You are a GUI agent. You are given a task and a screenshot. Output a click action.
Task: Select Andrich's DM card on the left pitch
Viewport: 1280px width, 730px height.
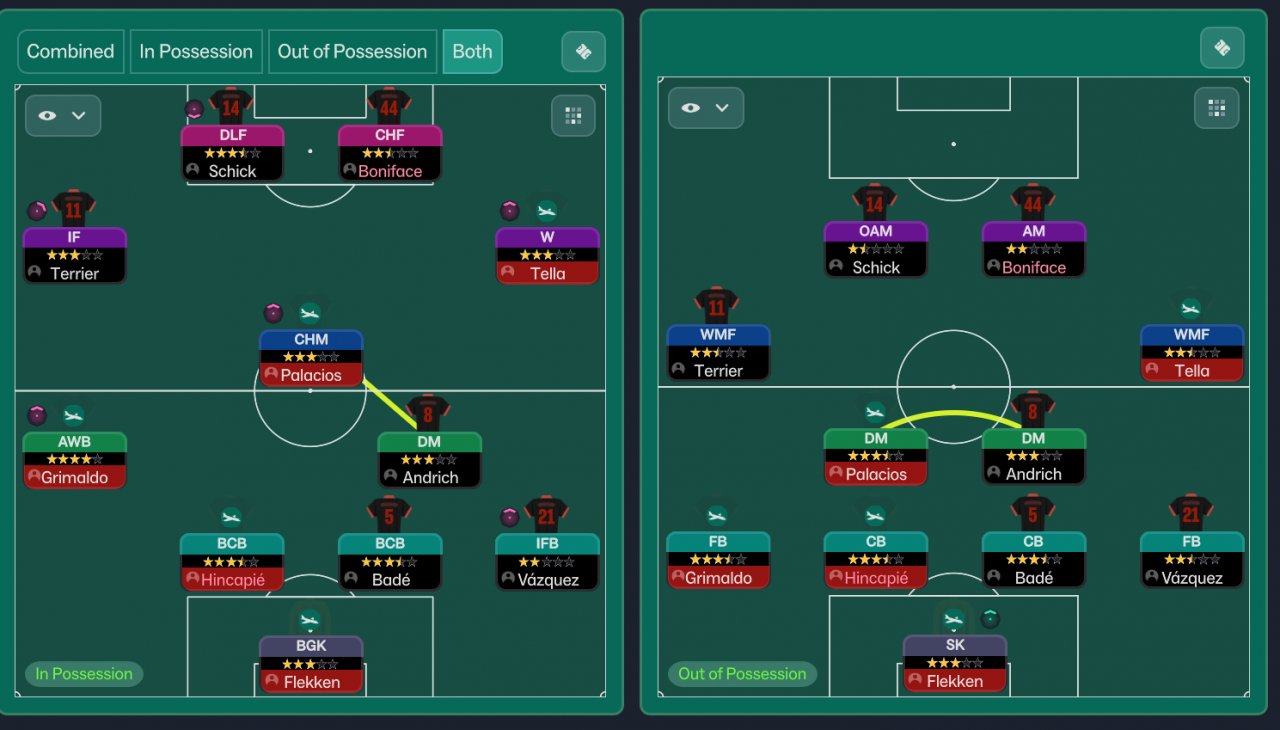pyautogui.click(x=430, y=459)
